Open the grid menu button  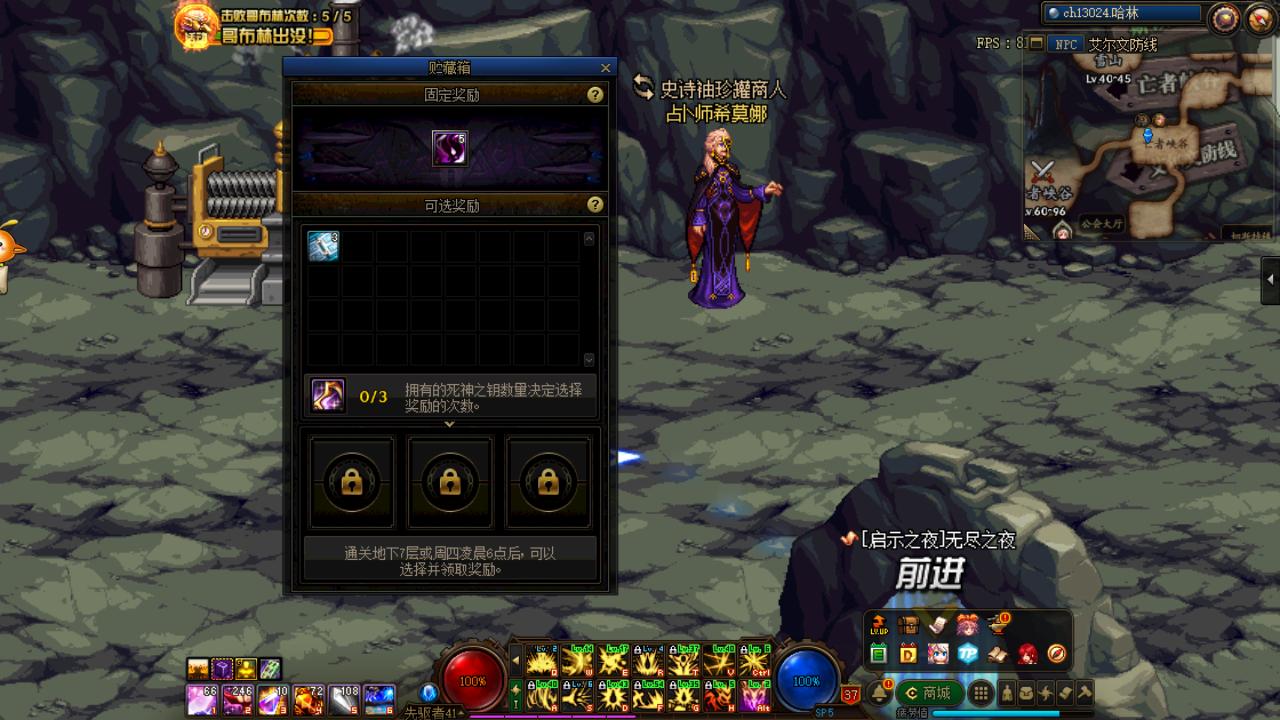(982, 693)
